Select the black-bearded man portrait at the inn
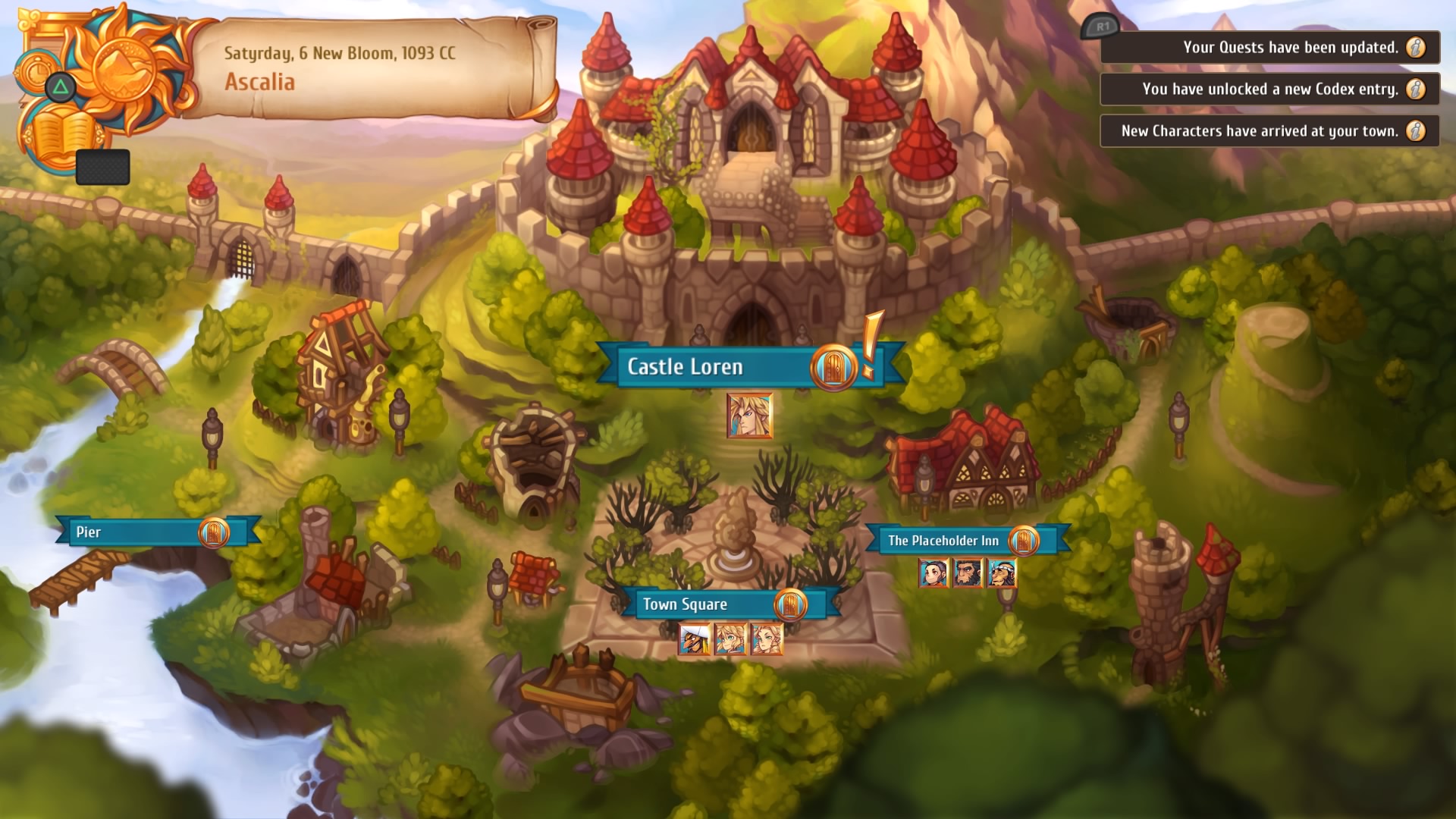The width and height of the screenshot is (1456, 819). [968, 573]
